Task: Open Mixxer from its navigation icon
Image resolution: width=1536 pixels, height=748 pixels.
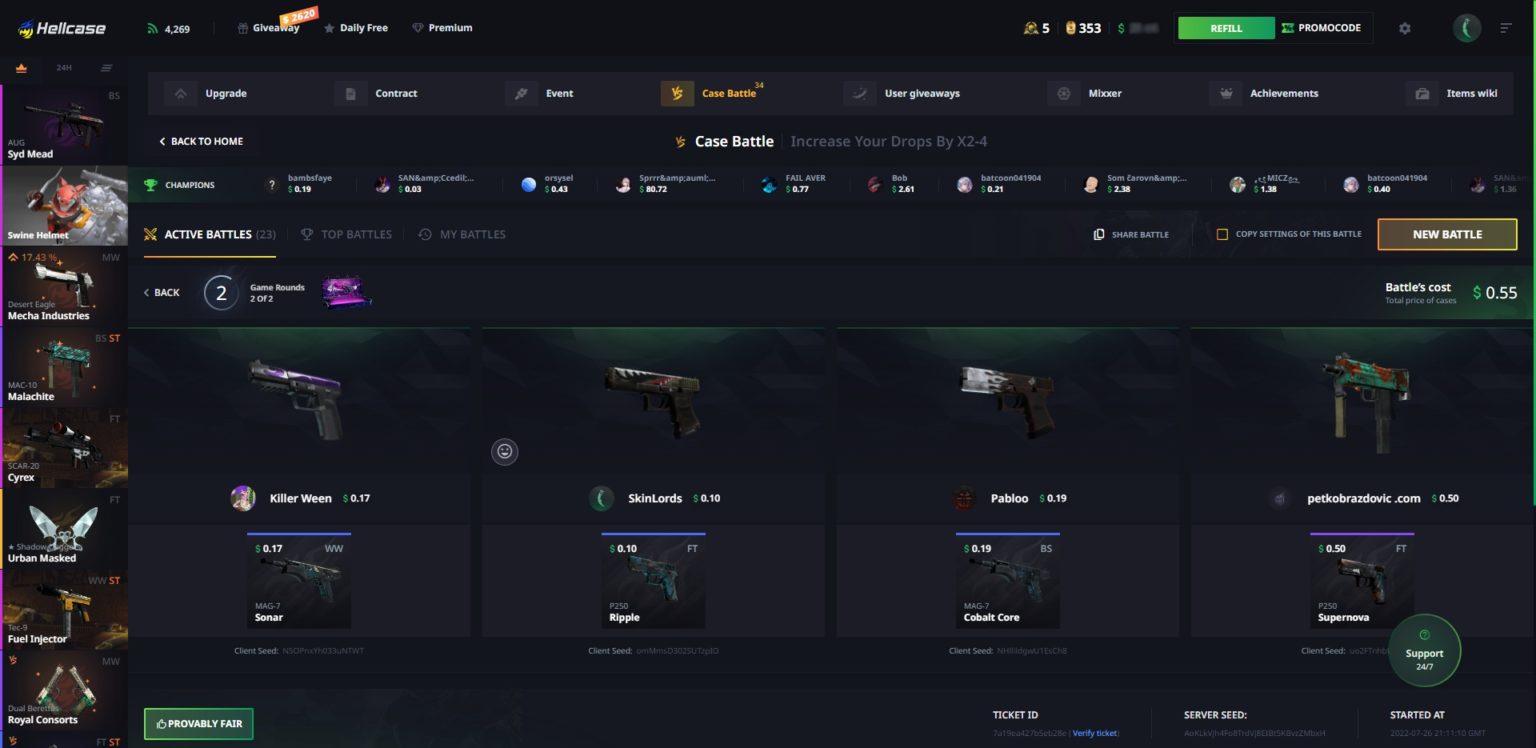Action: pyautogui.click(x=1064, y=93)
